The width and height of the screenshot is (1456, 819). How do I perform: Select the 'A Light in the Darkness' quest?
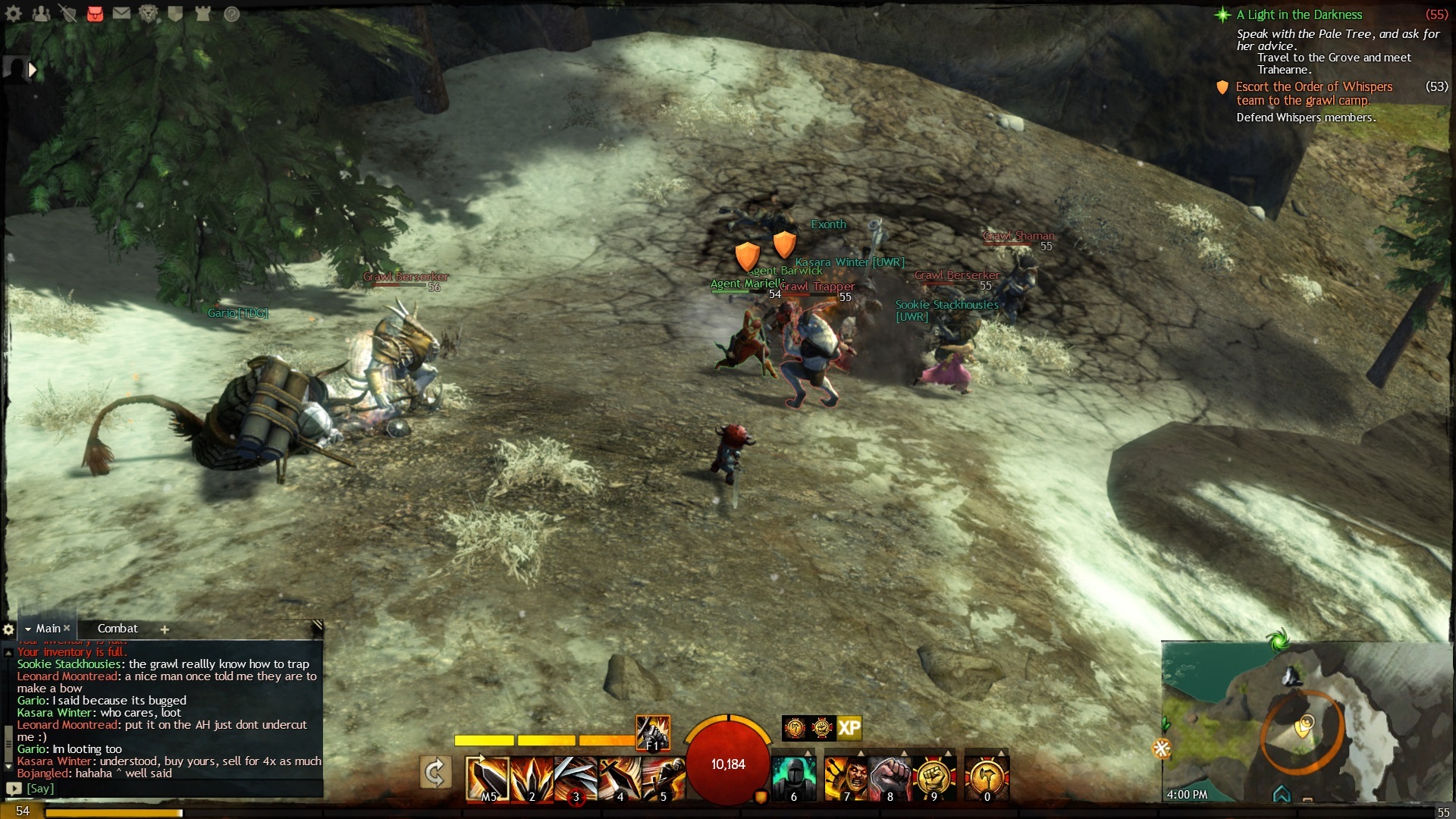(1298, 15)
